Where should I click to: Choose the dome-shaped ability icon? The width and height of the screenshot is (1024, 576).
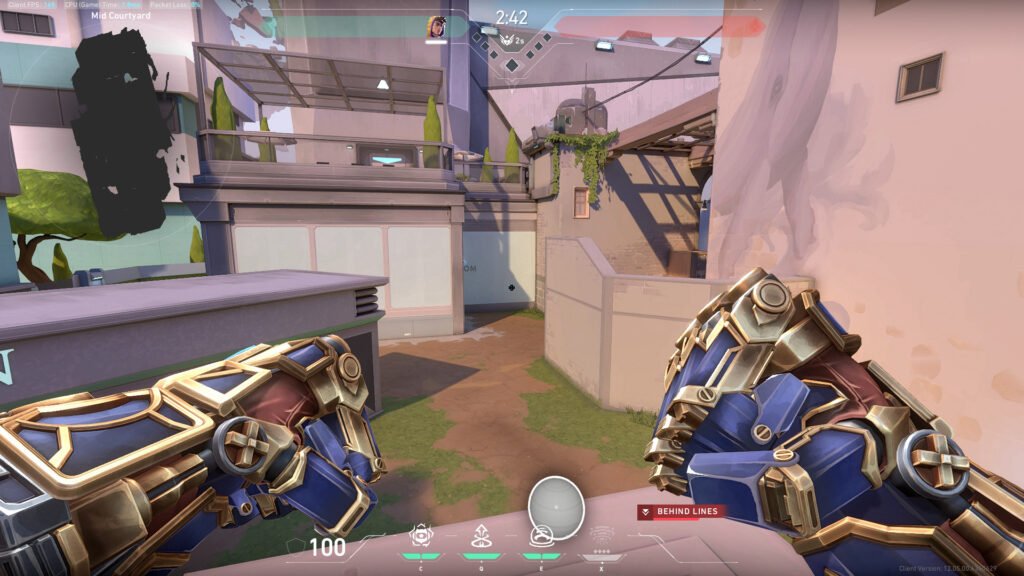pos(541,536)
